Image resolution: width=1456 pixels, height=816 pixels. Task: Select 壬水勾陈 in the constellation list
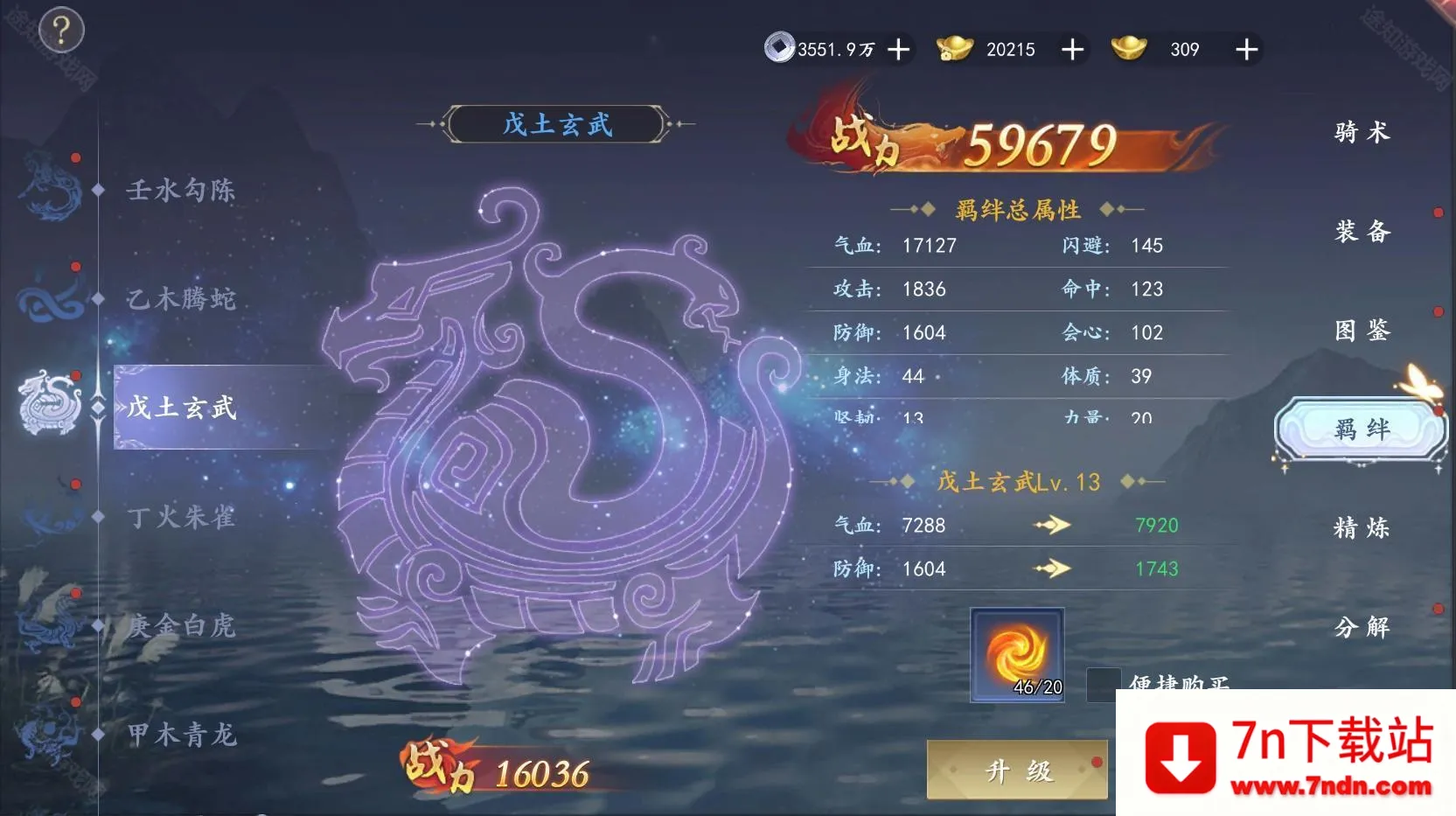[180, 190]
